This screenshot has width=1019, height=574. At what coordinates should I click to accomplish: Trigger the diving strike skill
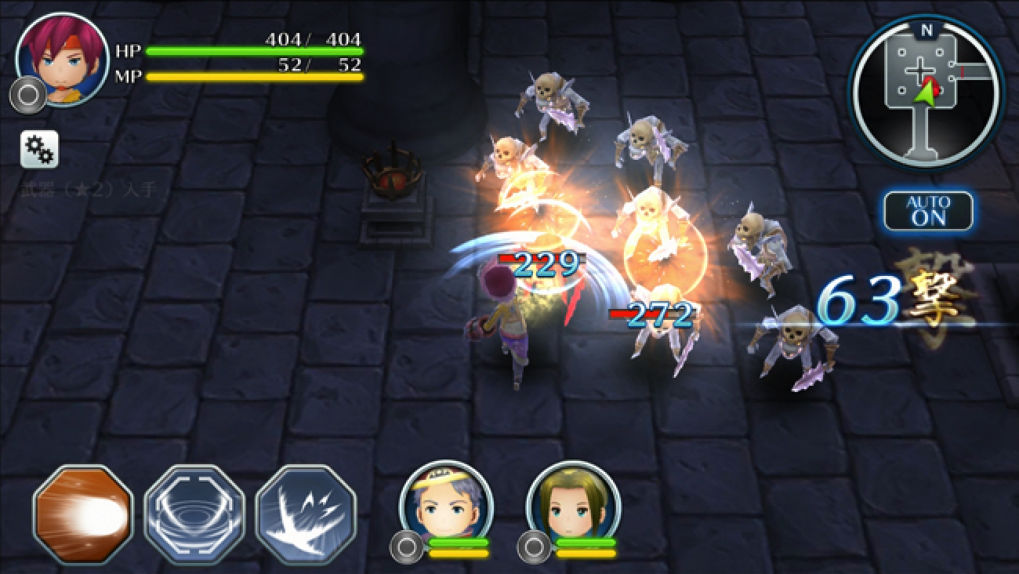[x=306, y=514]
